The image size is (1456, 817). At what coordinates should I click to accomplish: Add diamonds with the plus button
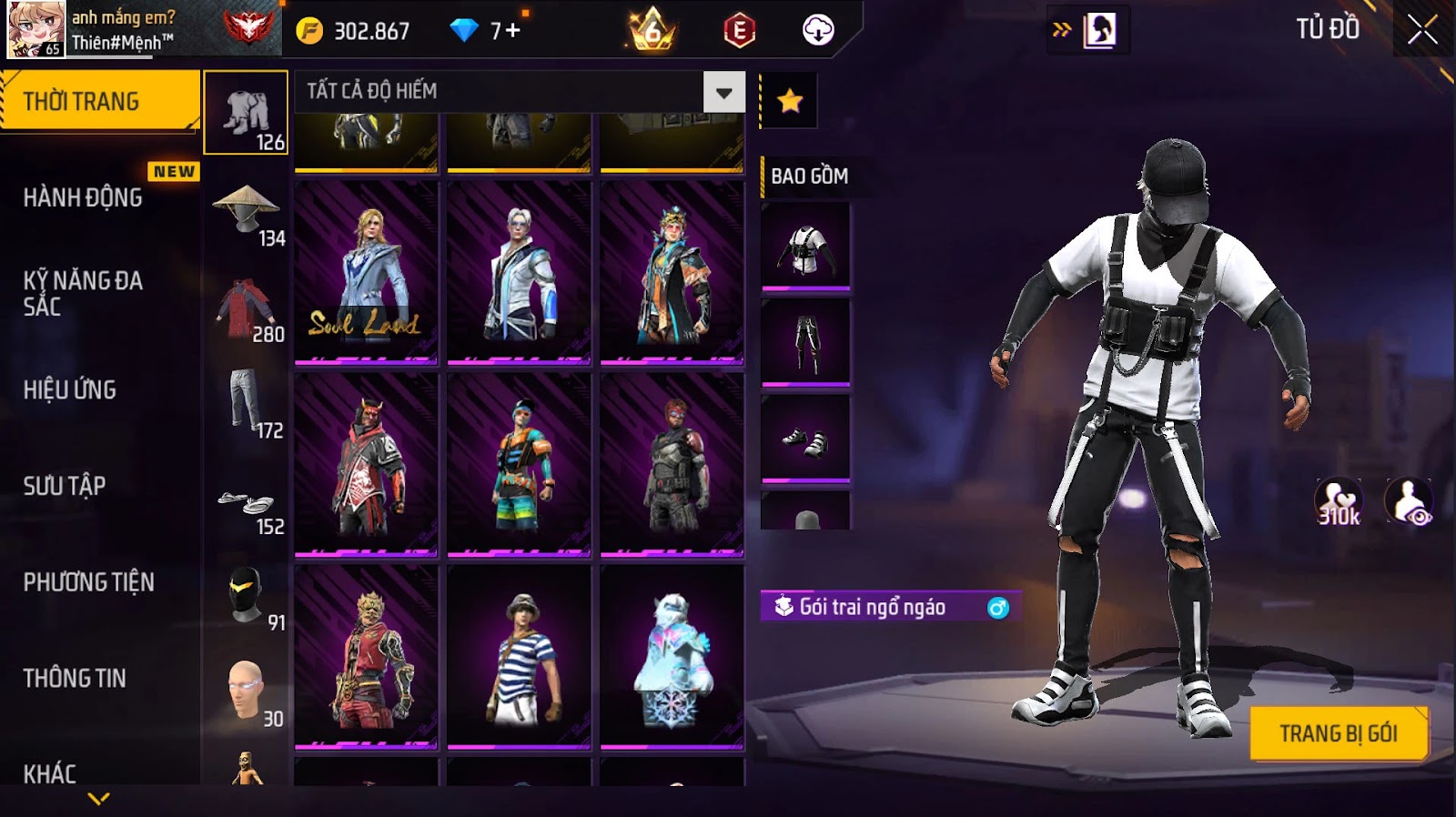[x=512, y=31]
